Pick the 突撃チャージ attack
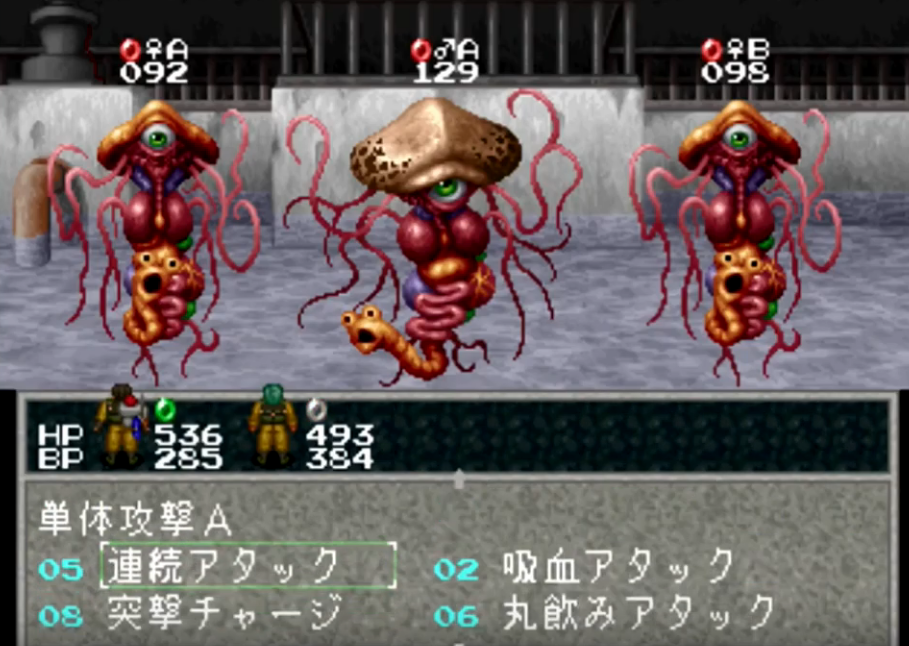 point(223,612)
